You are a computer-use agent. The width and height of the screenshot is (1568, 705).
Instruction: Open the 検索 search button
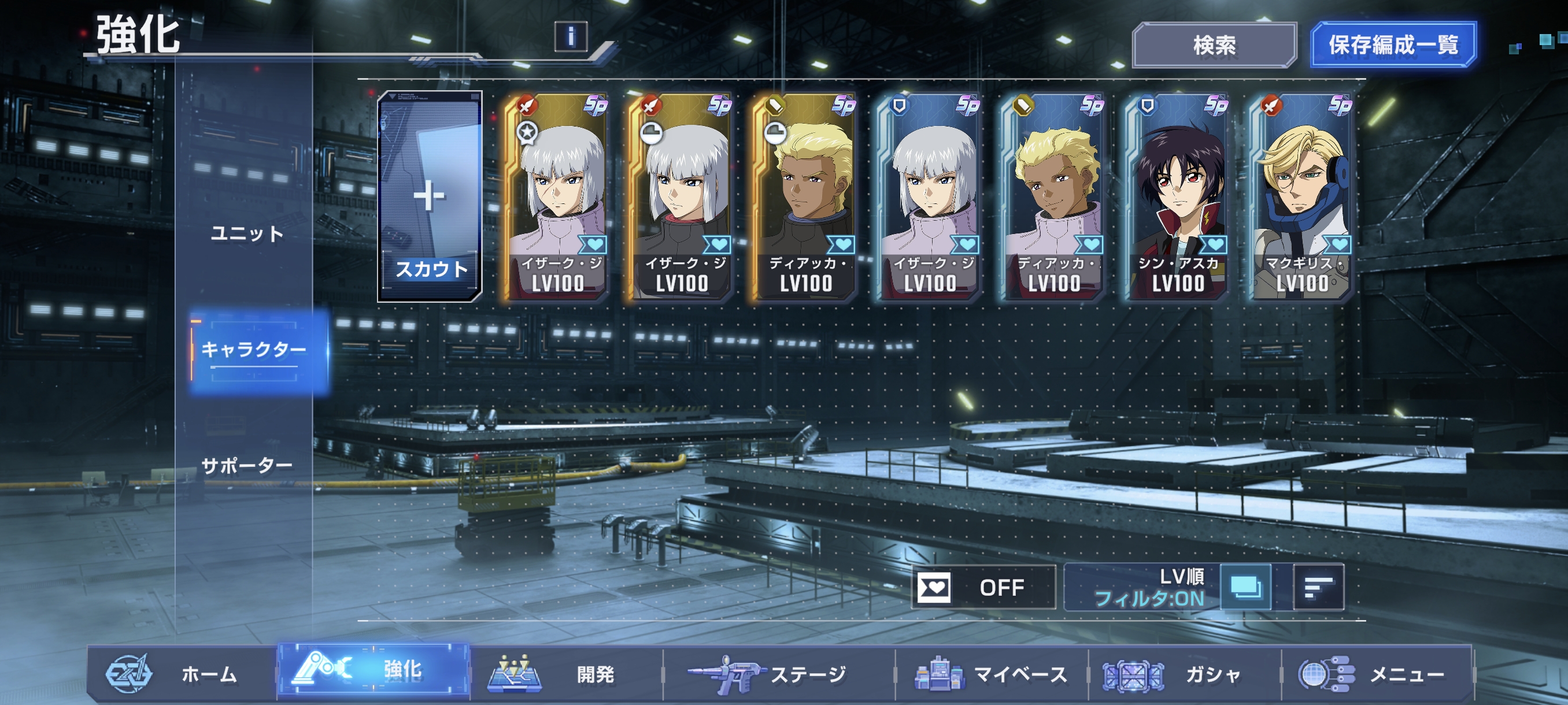pyautogui.click(x=1214, y=46)
